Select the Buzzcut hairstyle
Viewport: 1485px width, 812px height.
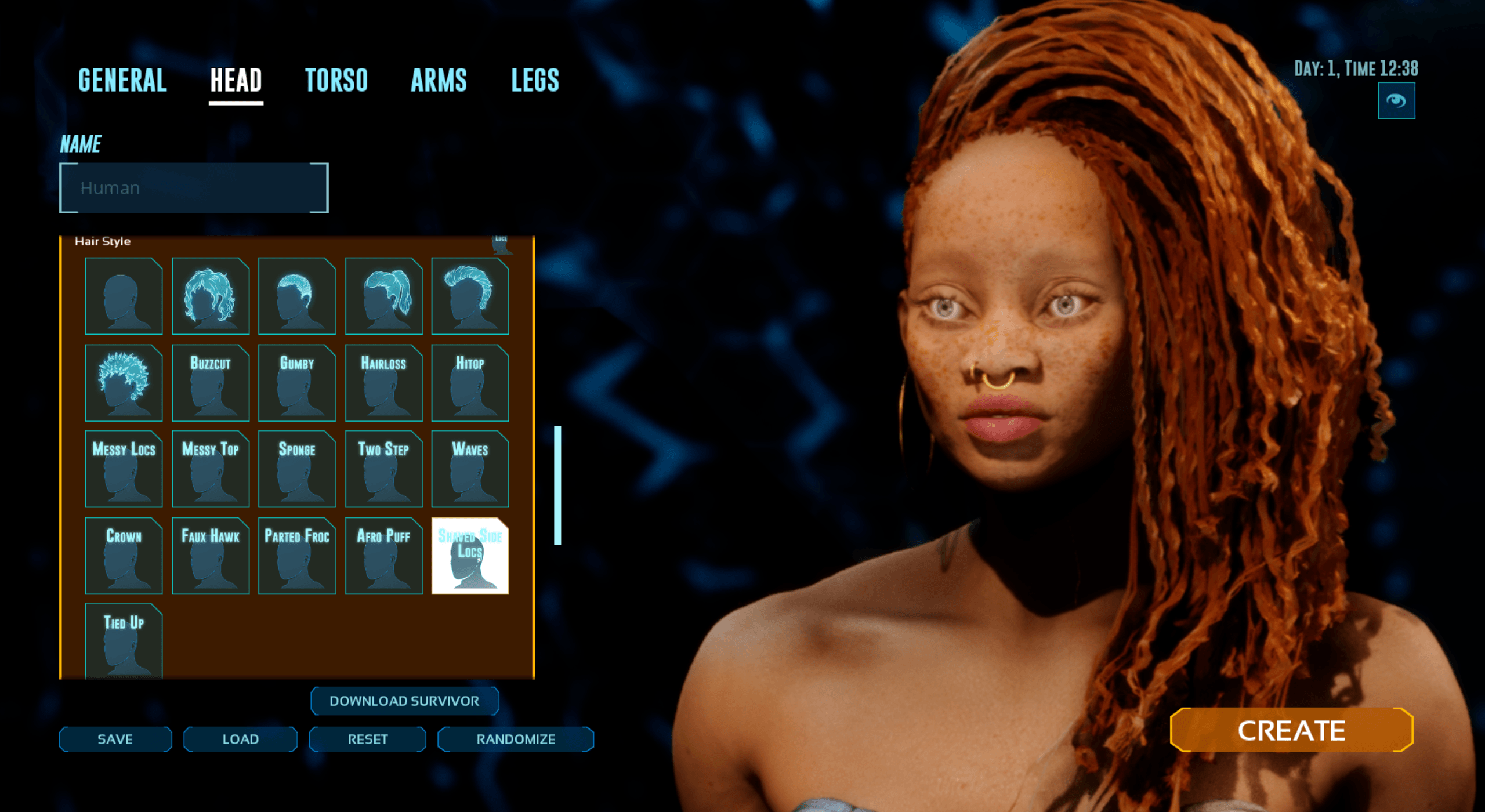coord(211,383)
